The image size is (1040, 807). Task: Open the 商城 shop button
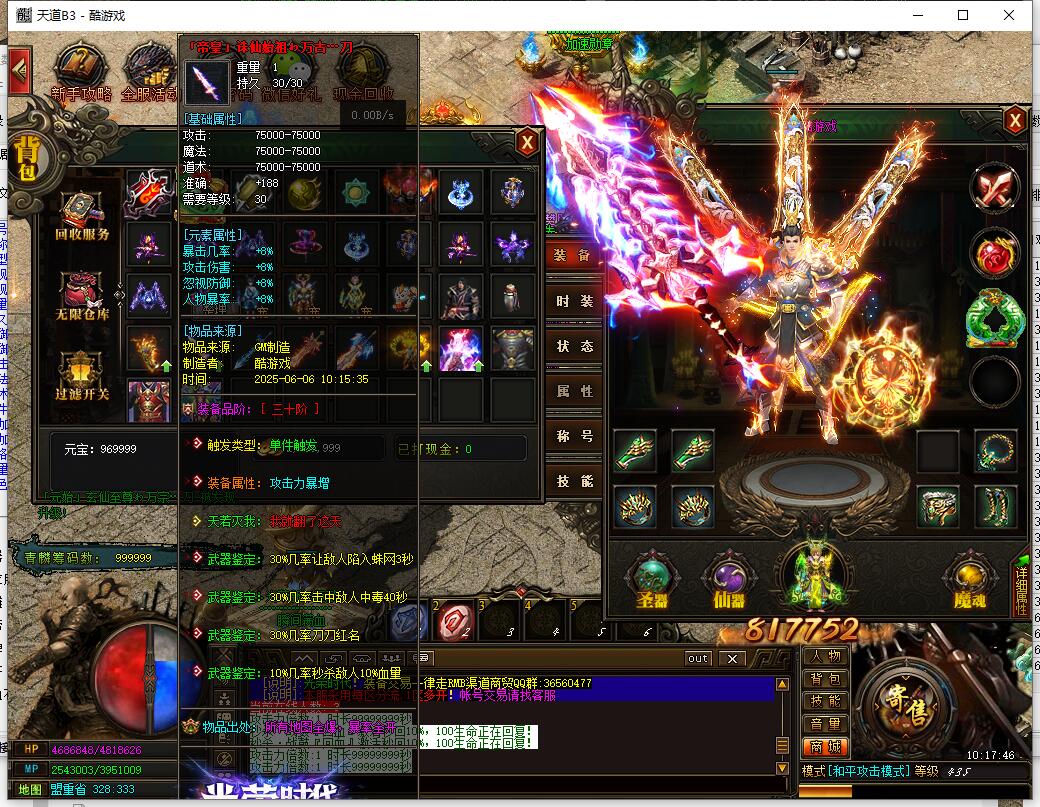tap(825, 746)
